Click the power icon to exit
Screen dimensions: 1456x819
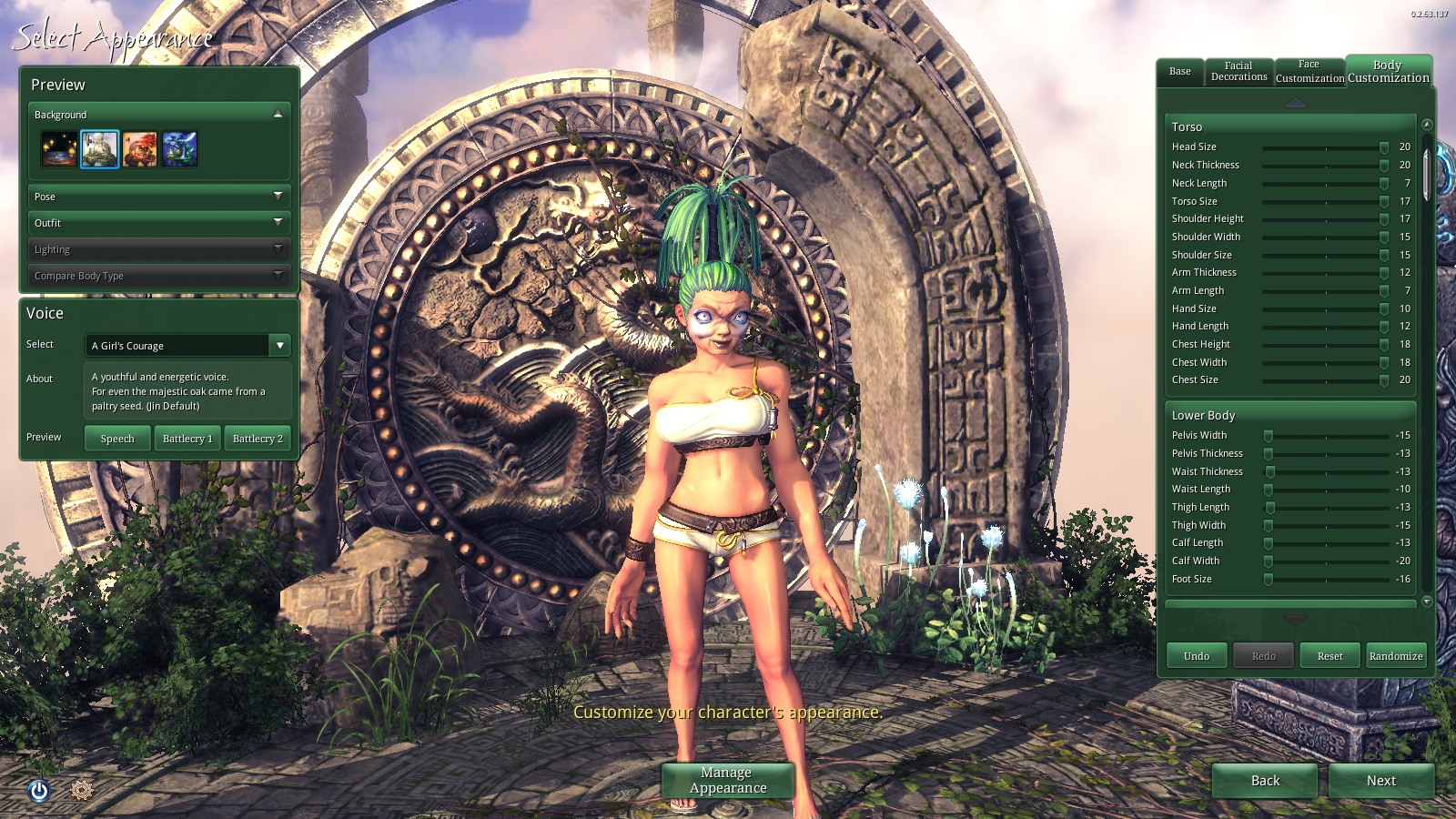[39, 791]
